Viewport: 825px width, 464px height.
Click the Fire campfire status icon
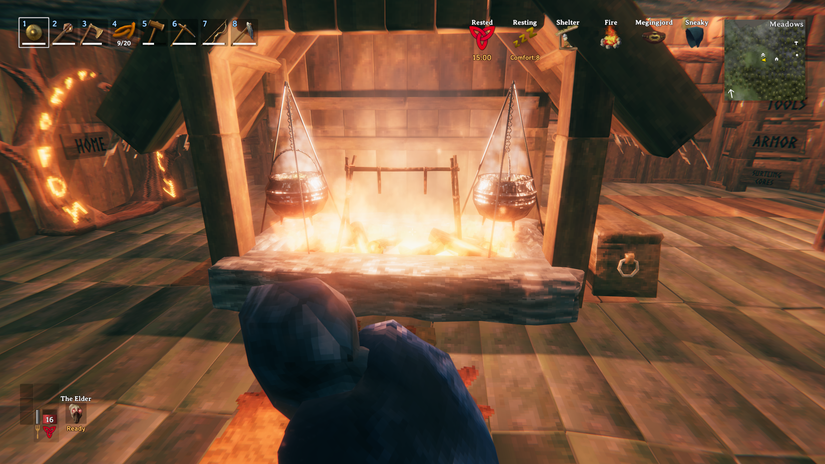click(x=610, y=38)
